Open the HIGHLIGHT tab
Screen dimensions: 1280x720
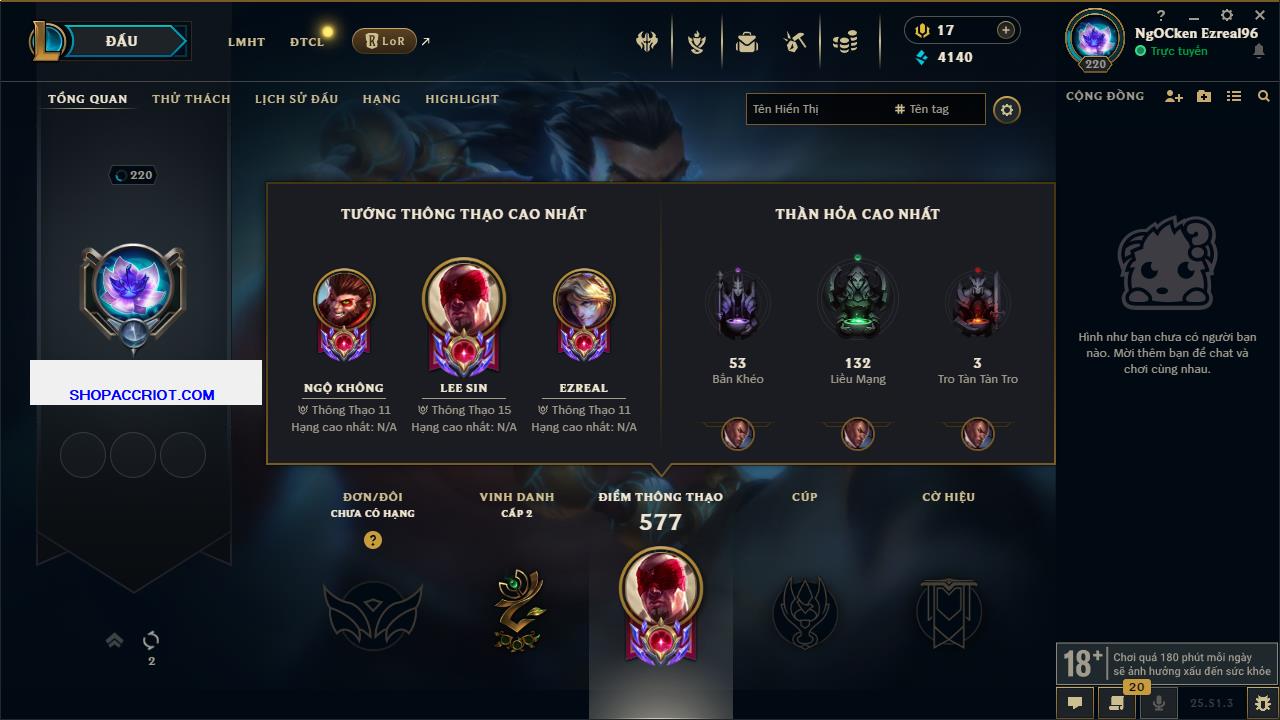tap(461, 99)
